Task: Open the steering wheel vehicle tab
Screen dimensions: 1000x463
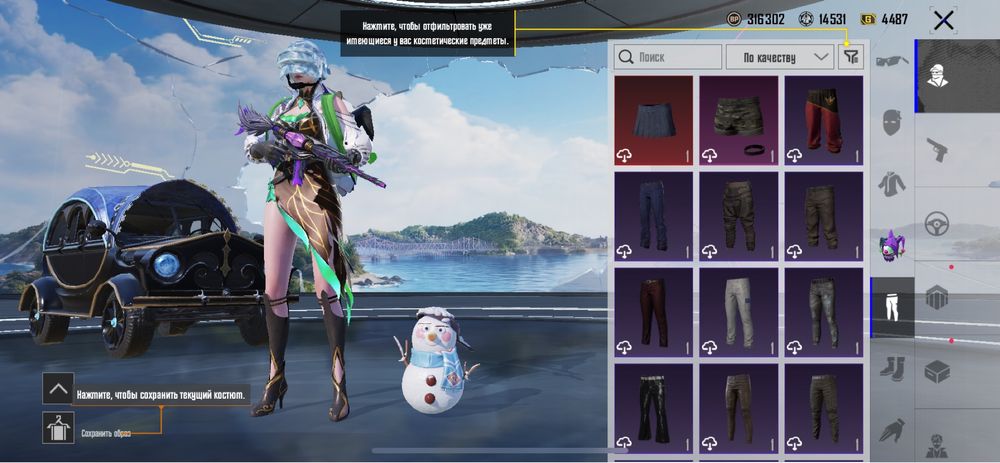Action: [x=936, y=222]
